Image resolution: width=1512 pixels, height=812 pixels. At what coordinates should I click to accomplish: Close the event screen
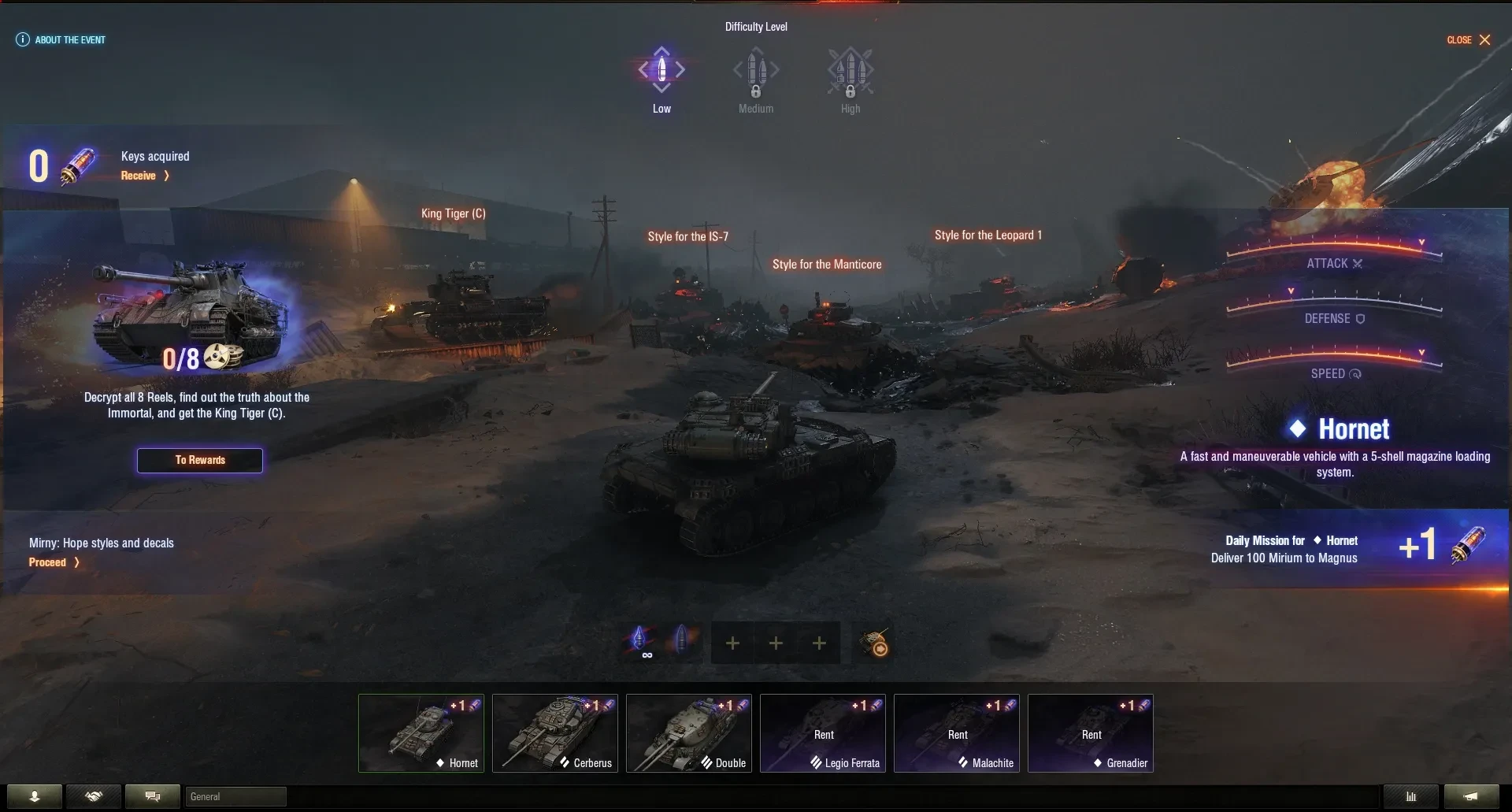1469,40
